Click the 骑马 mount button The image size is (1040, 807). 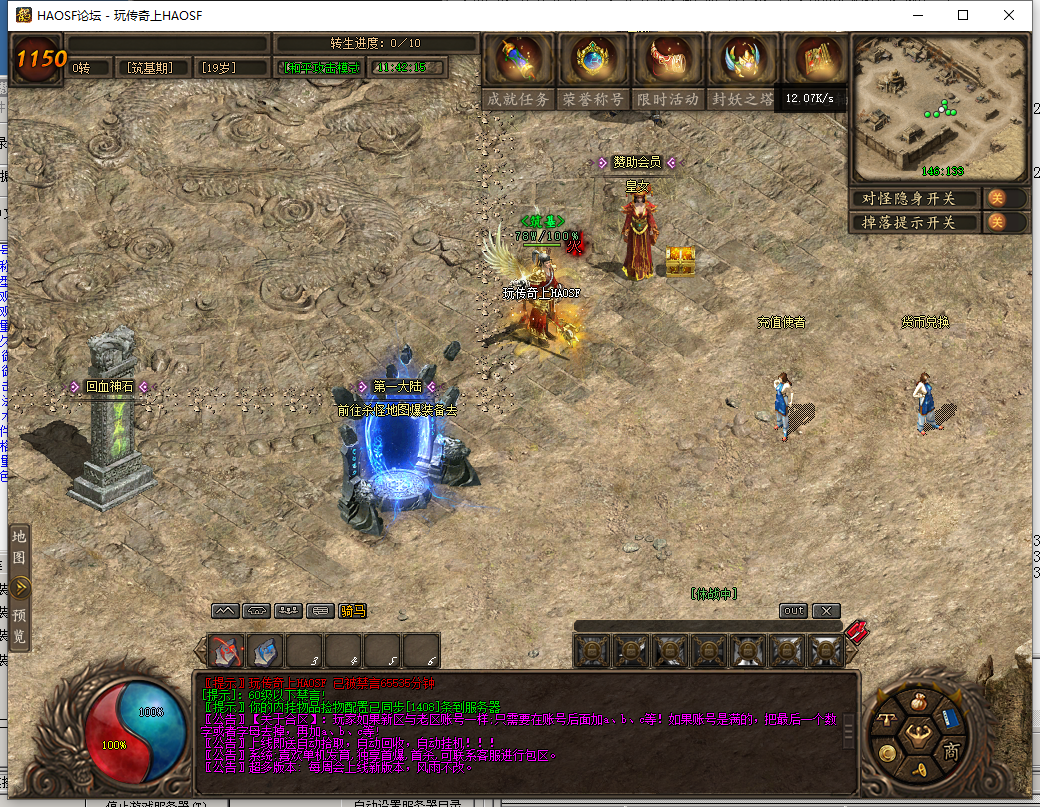pos(352,610)
